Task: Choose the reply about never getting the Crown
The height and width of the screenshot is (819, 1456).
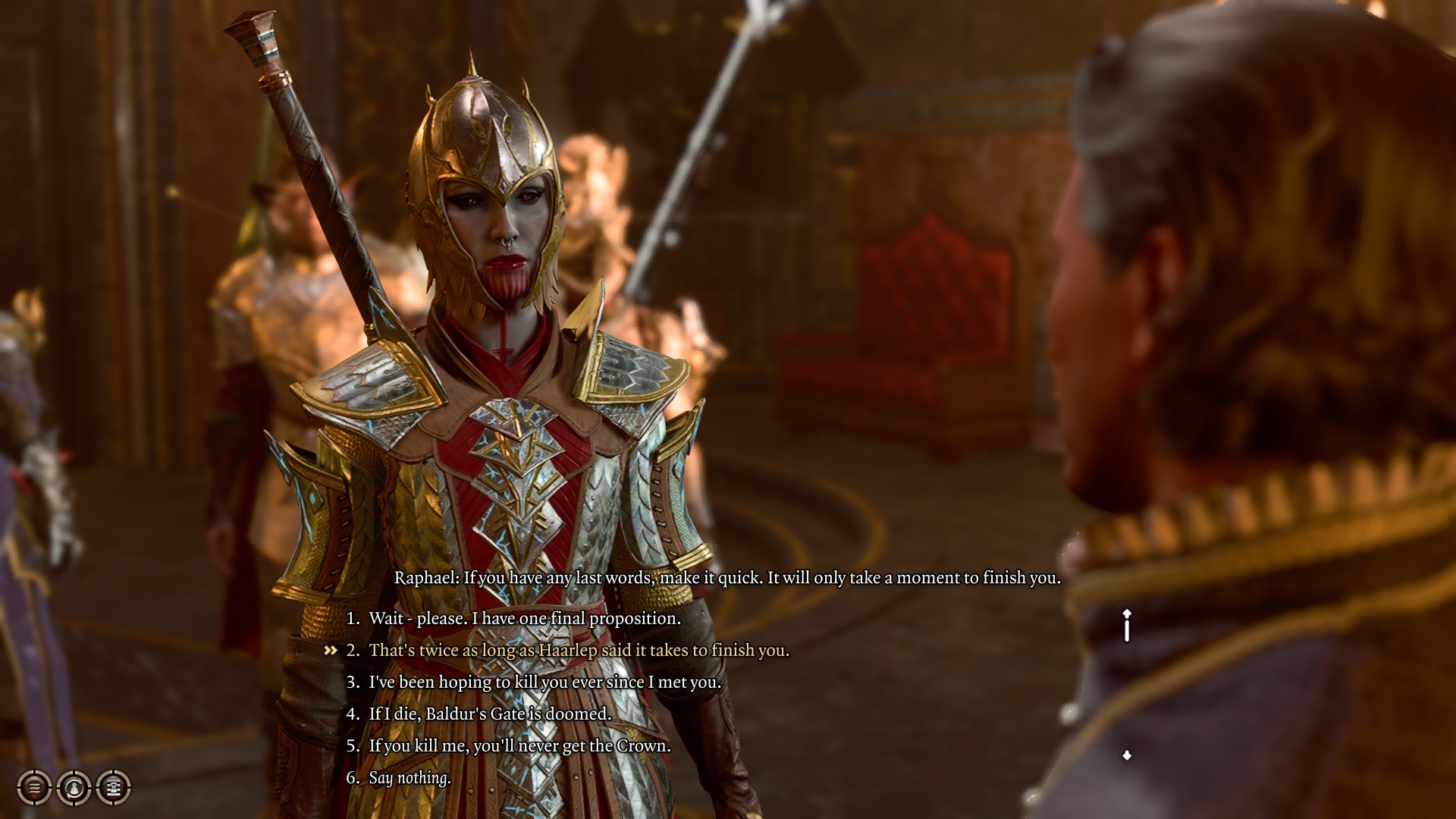Action: pyautogui.click(x=519, y=746)
